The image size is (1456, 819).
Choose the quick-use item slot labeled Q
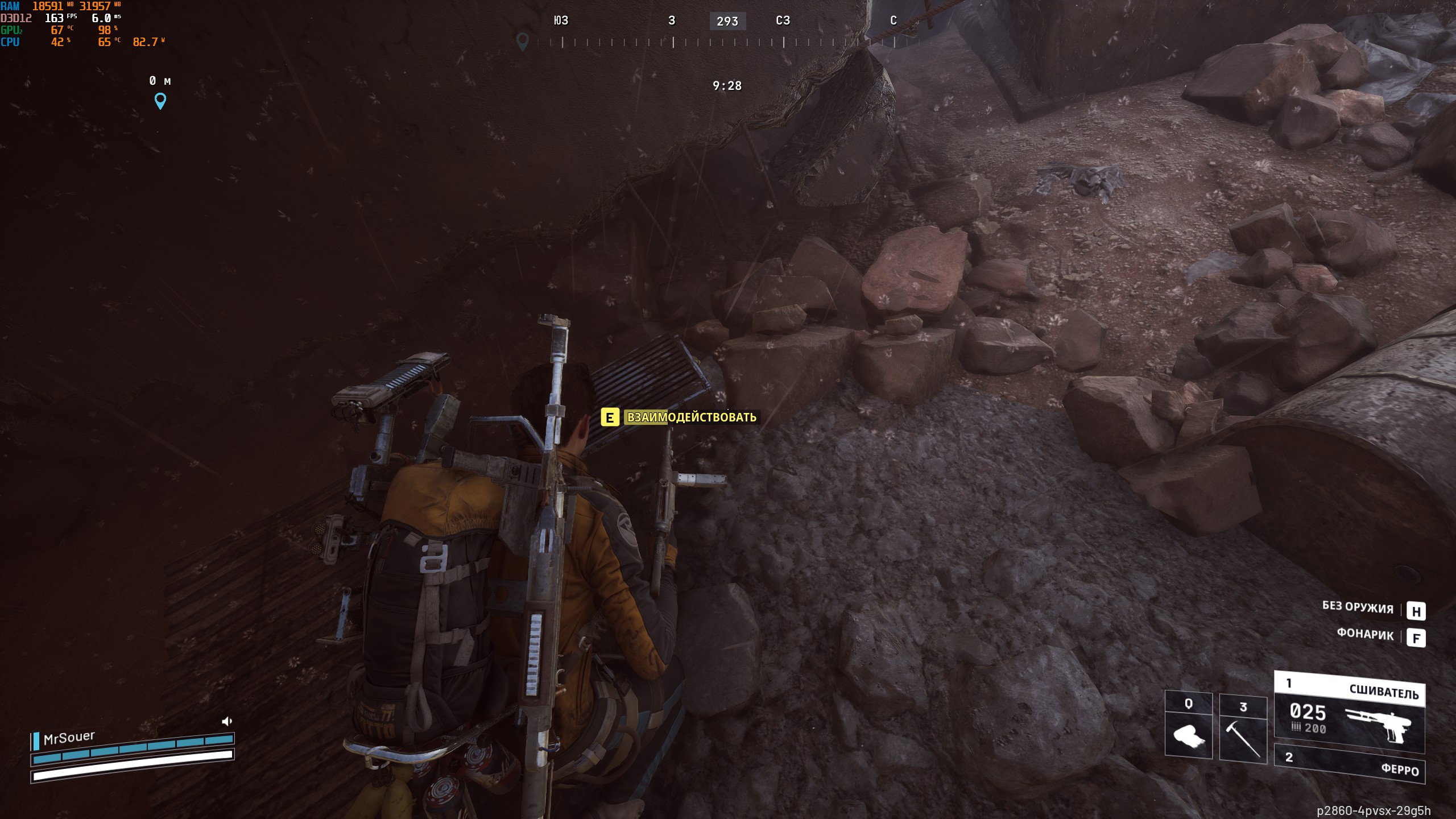click(1188, 726)
